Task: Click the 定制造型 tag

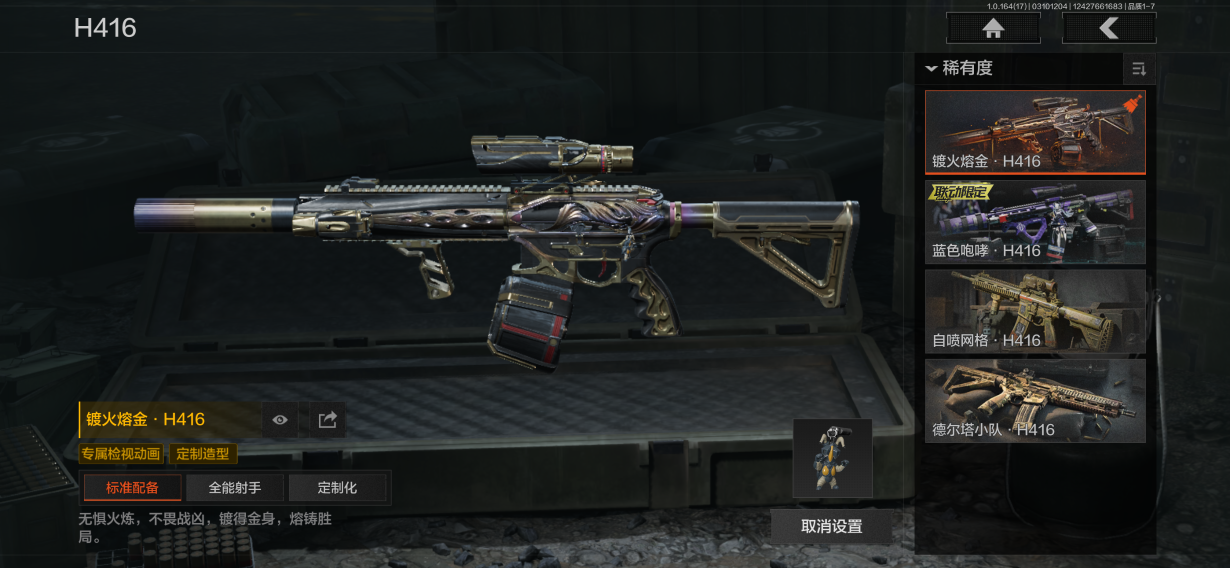Action: point(202,454)
